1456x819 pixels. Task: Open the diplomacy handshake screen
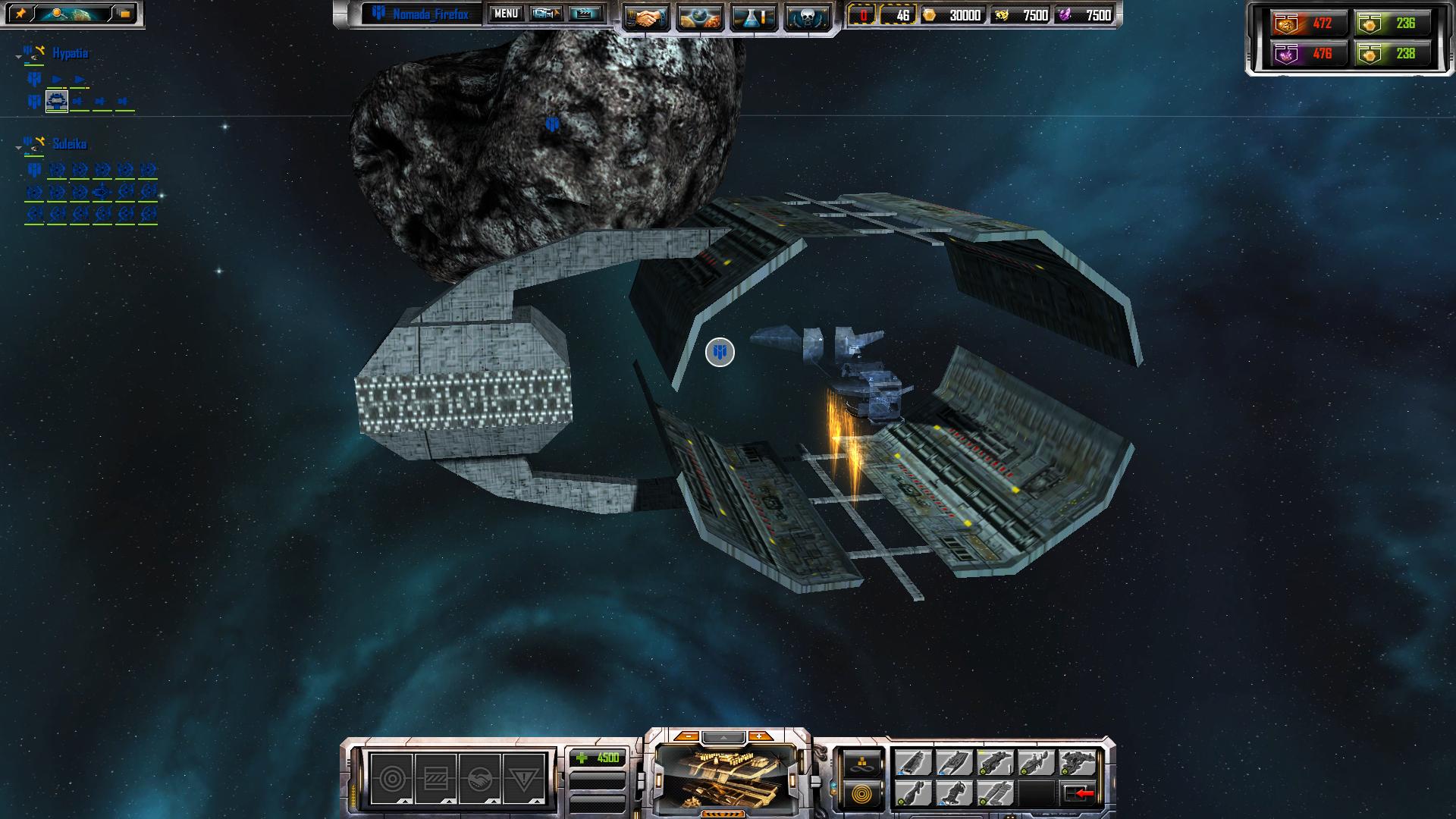pos(647,17)
